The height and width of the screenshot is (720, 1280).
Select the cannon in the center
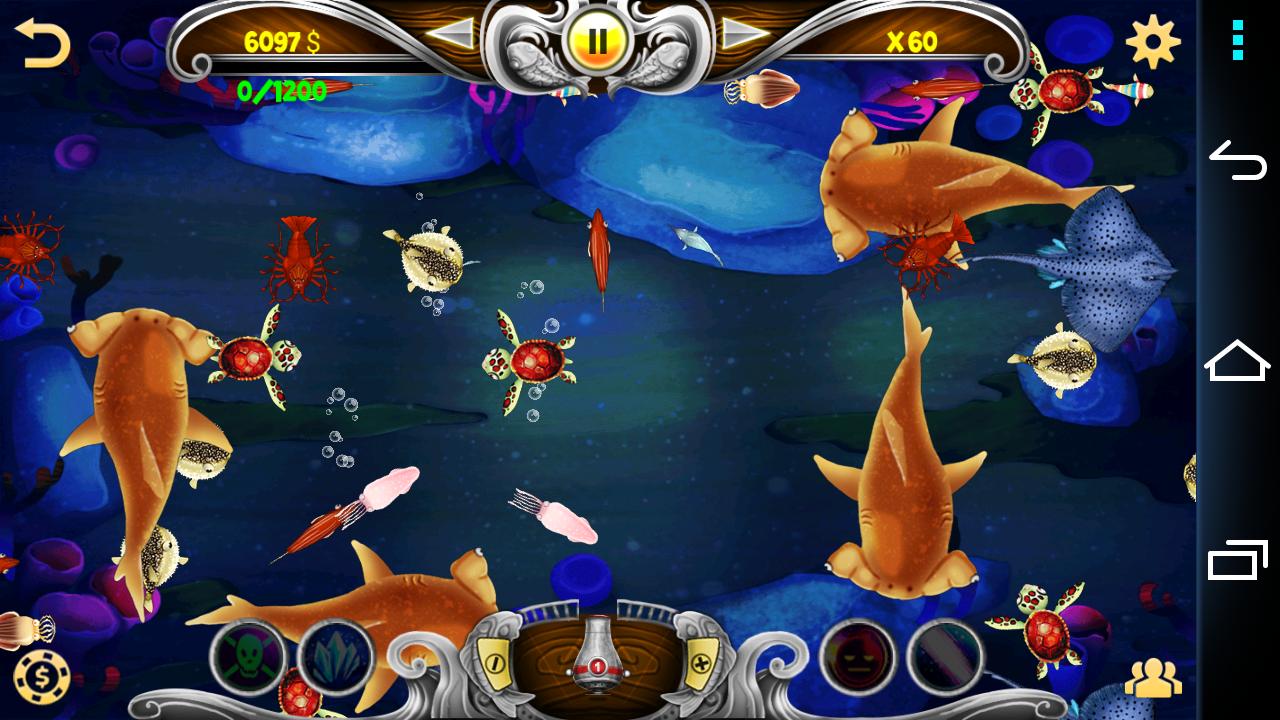coord(597,655)
